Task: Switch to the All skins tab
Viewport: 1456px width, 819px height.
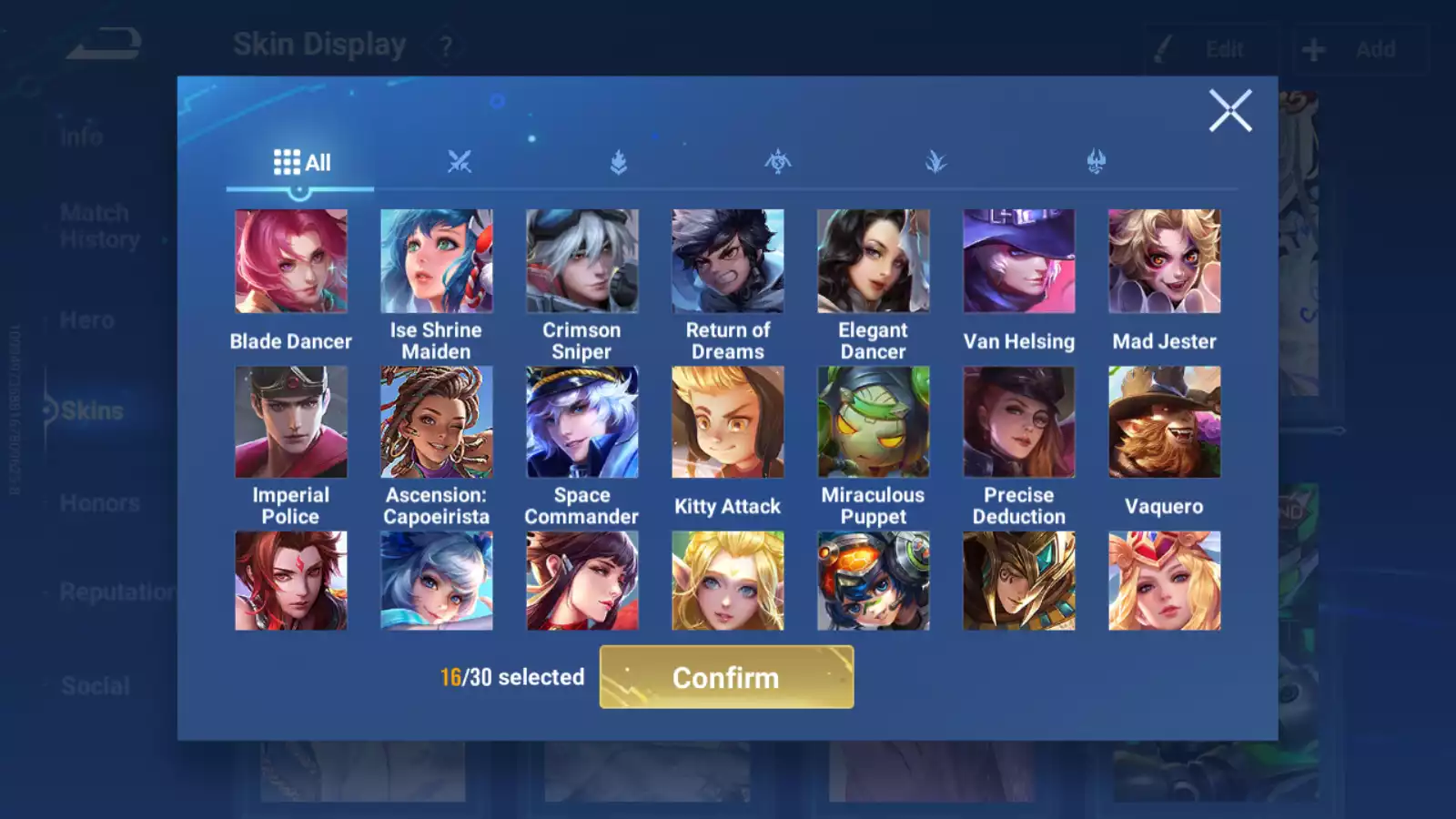Action: point(301,163)
